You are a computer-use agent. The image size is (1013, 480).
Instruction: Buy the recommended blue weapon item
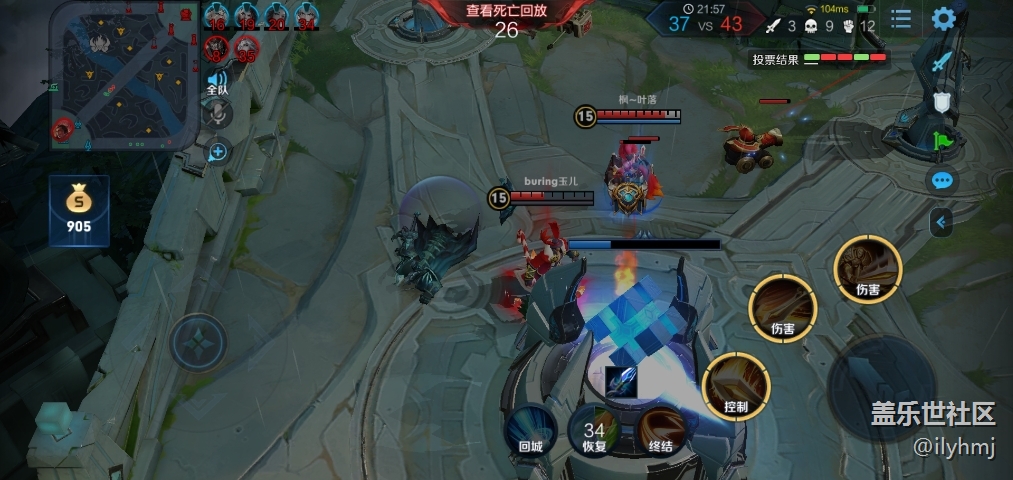click(x=620, y=382)
